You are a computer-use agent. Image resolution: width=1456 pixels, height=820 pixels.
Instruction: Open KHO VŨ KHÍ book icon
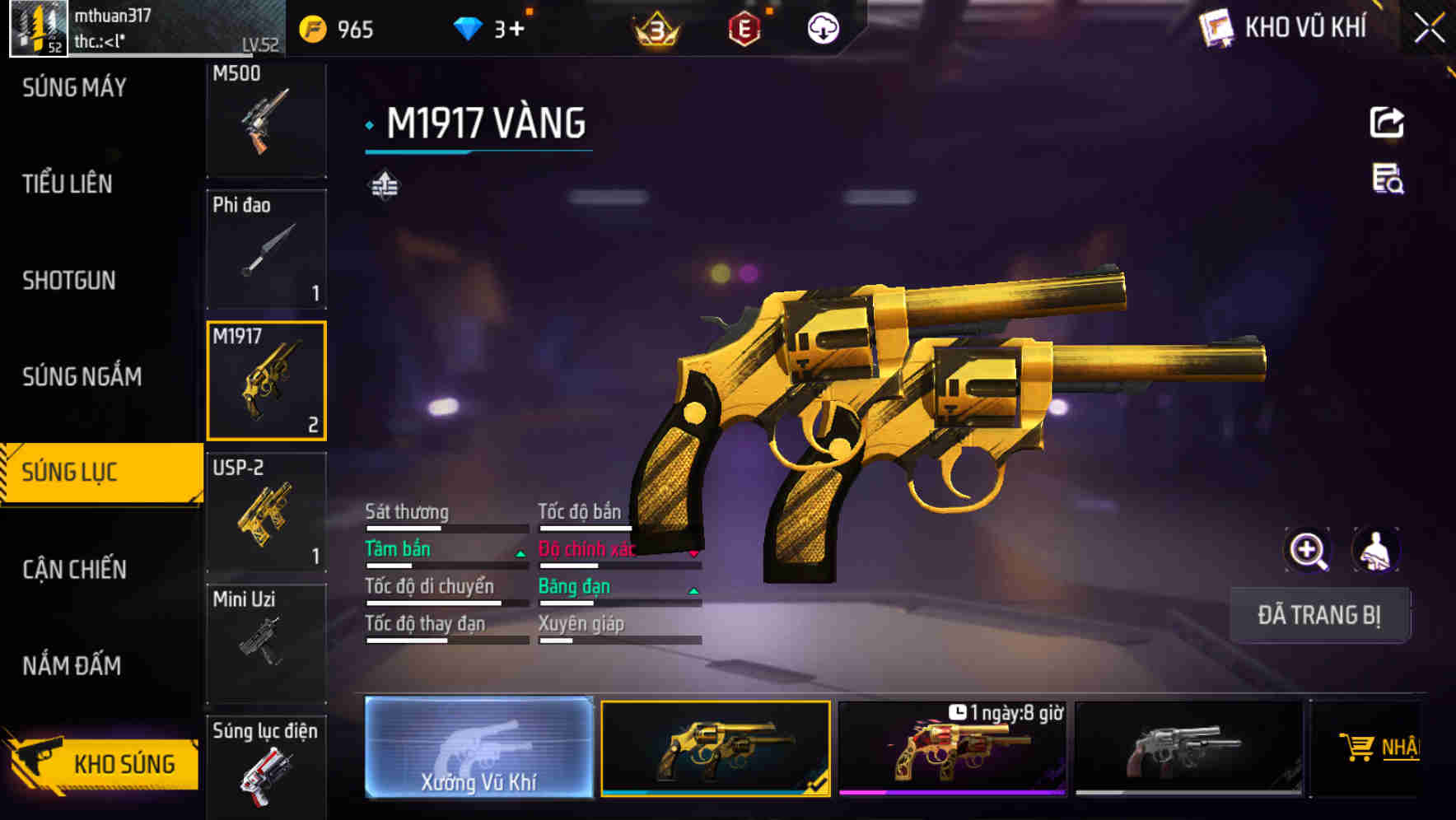click(x=1217, y=29)
